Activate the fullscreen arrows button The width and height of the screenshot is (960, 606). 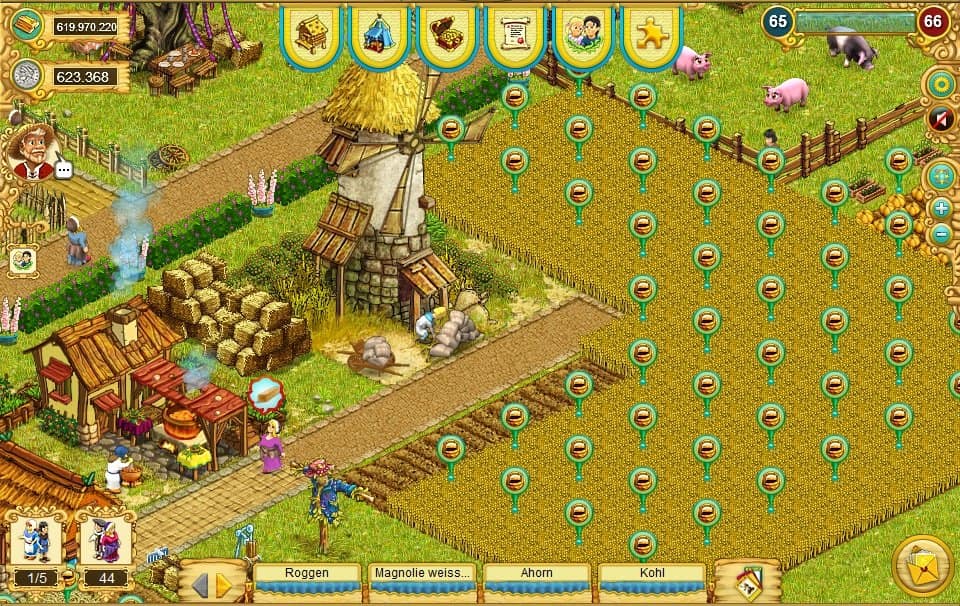[940, 177]
